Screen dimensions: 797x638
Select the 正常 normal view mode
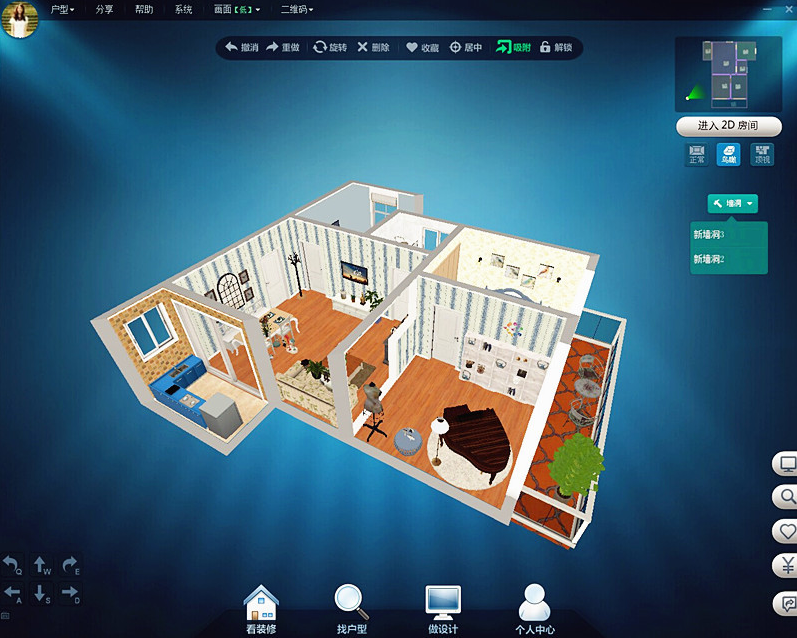696,154
